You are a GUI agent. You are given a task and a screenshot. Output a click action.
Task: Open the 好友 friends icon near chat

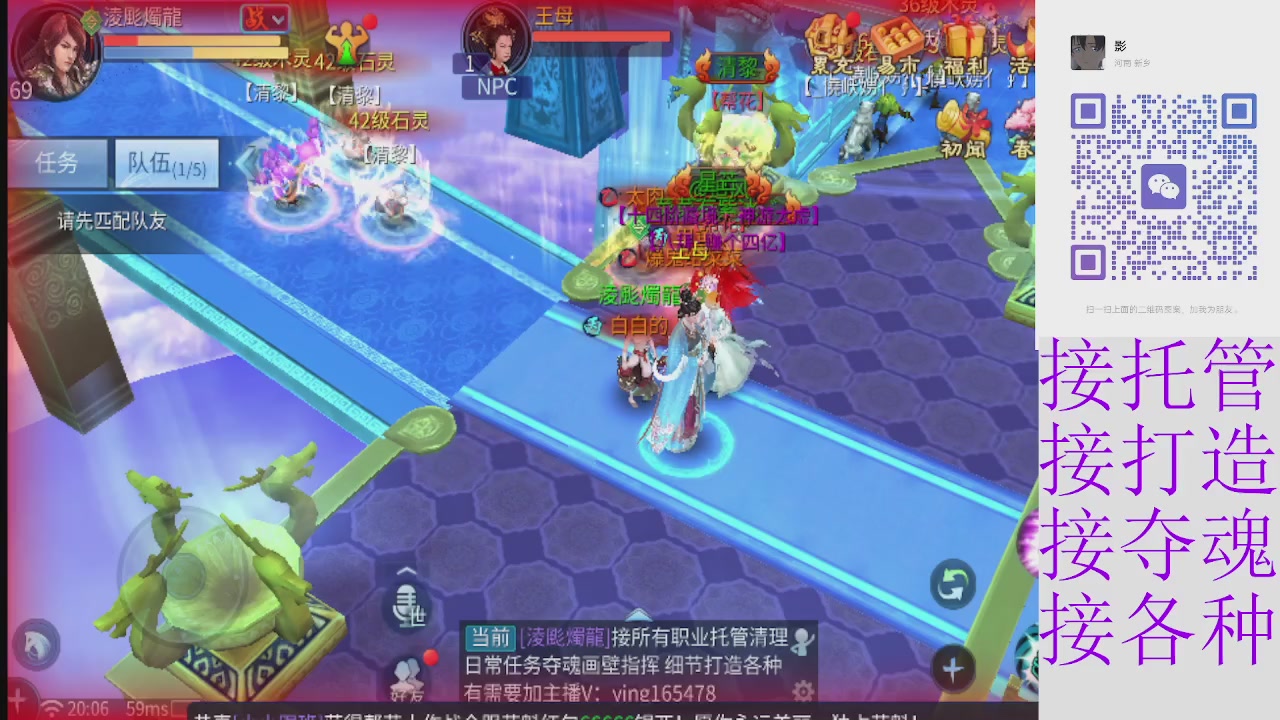pyautogui.click(x=407, y=680)
